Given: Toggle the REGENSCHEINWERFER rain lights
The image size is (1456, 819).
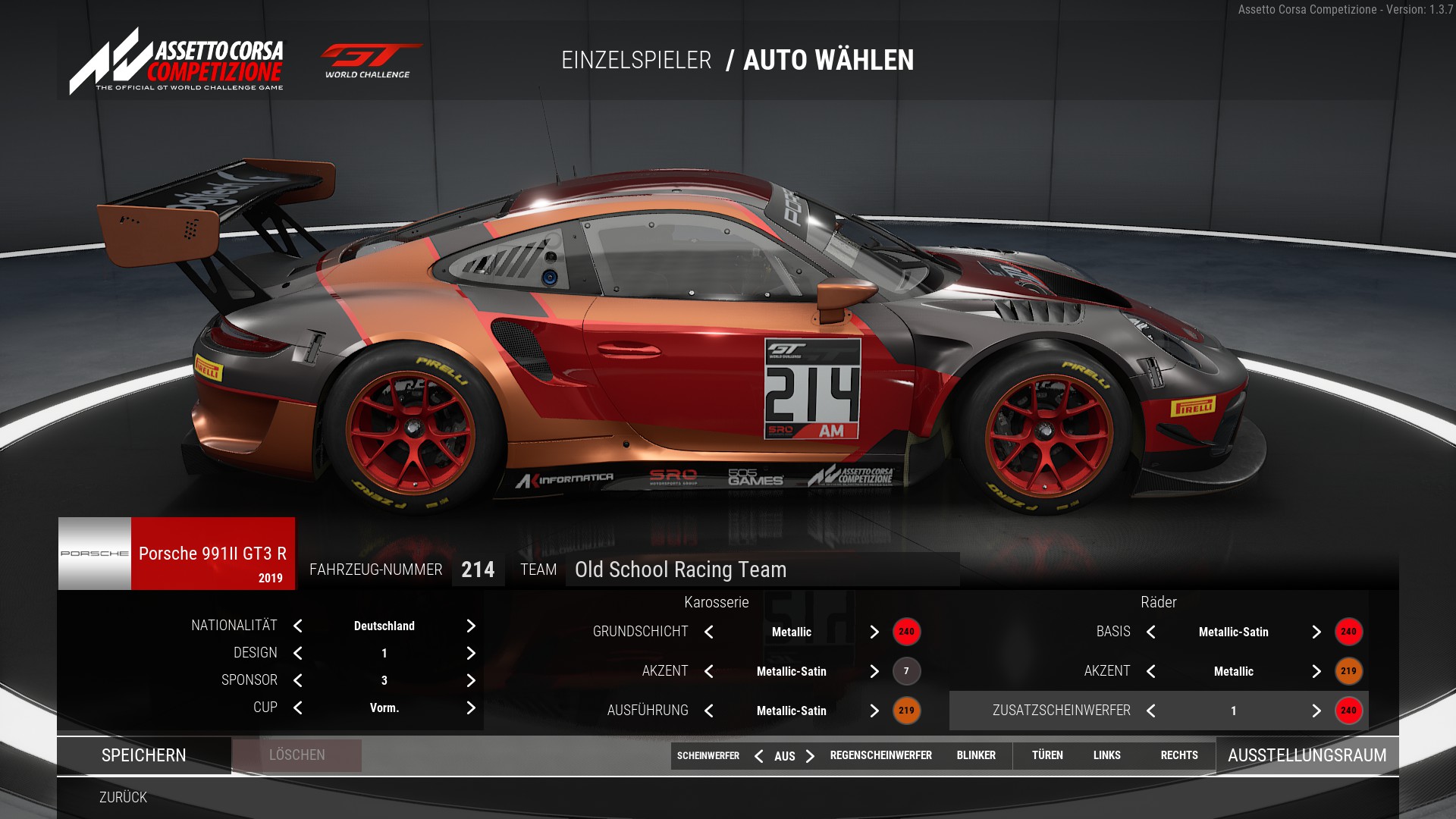Looking at the screenshot, I should (880, 755).
